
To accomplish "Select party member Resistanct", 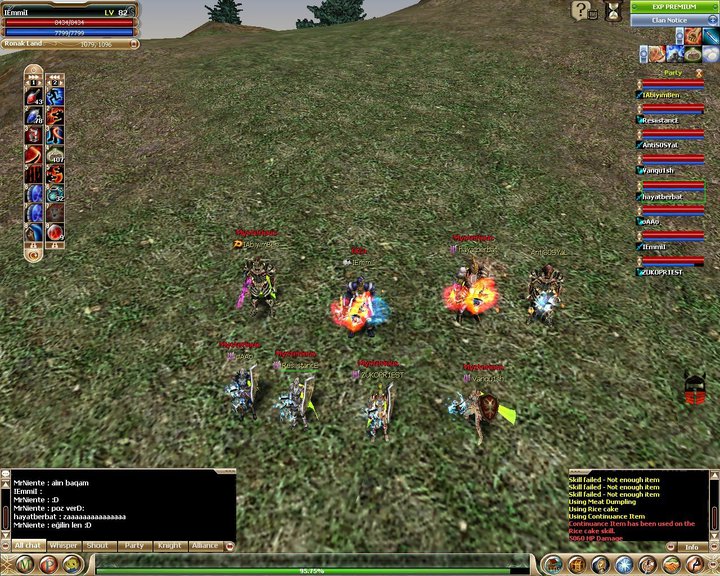I will (x=660, y=121).
